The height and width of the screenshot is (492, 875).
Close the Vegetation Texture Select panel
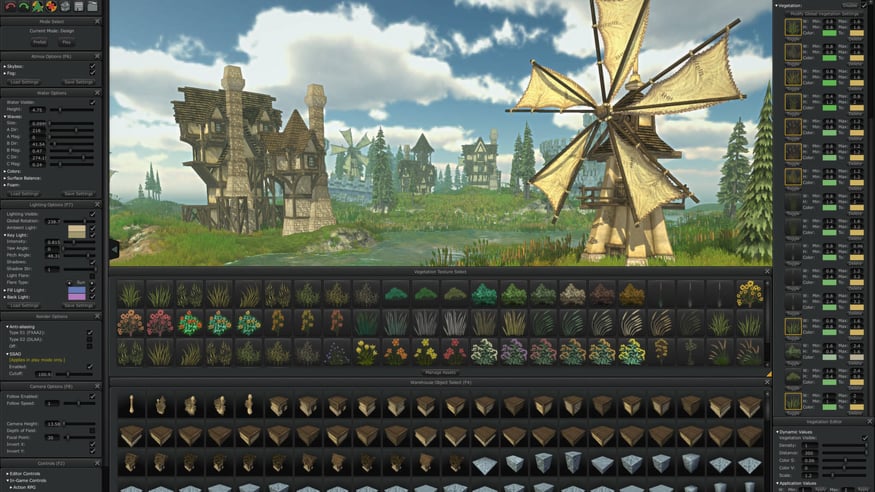click(x=767, y=271)
